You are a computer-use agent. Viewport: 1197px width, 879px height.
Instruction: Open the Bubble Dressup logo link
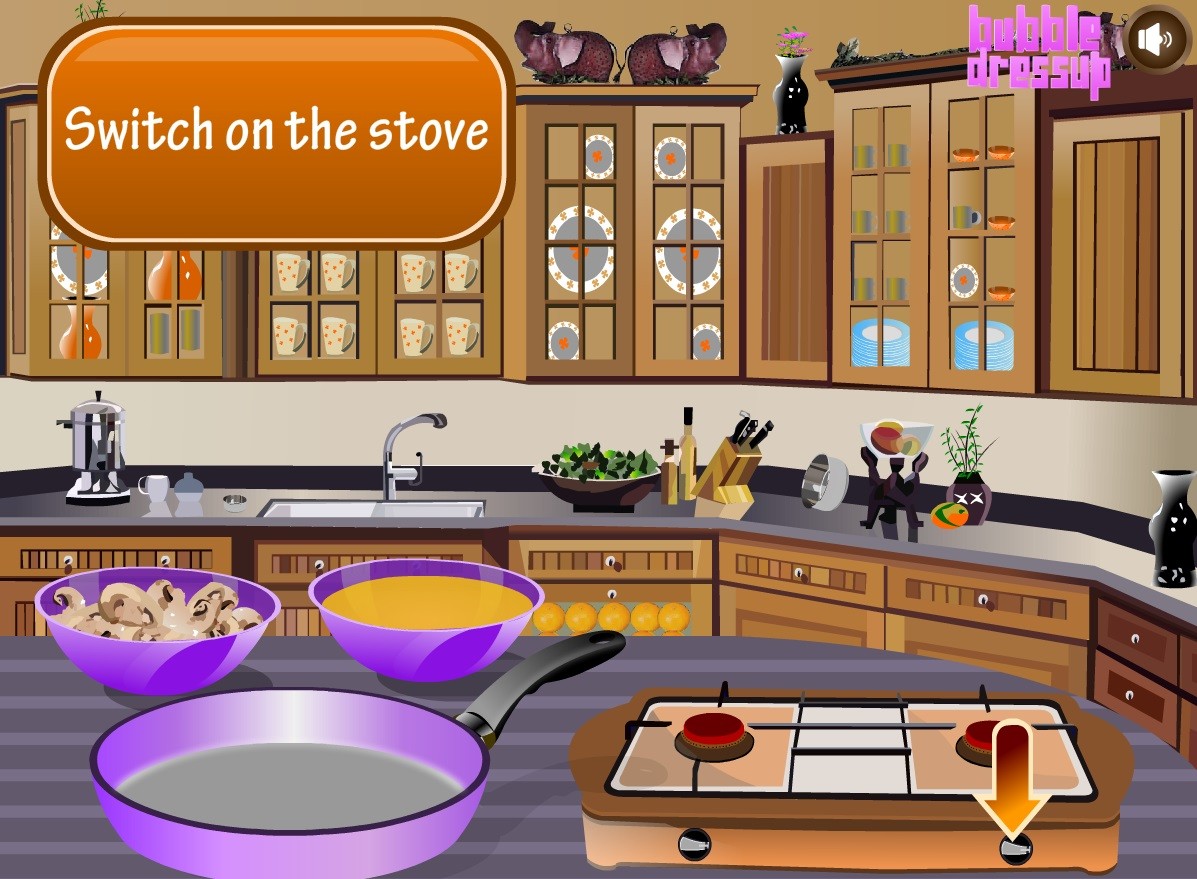1037,50
